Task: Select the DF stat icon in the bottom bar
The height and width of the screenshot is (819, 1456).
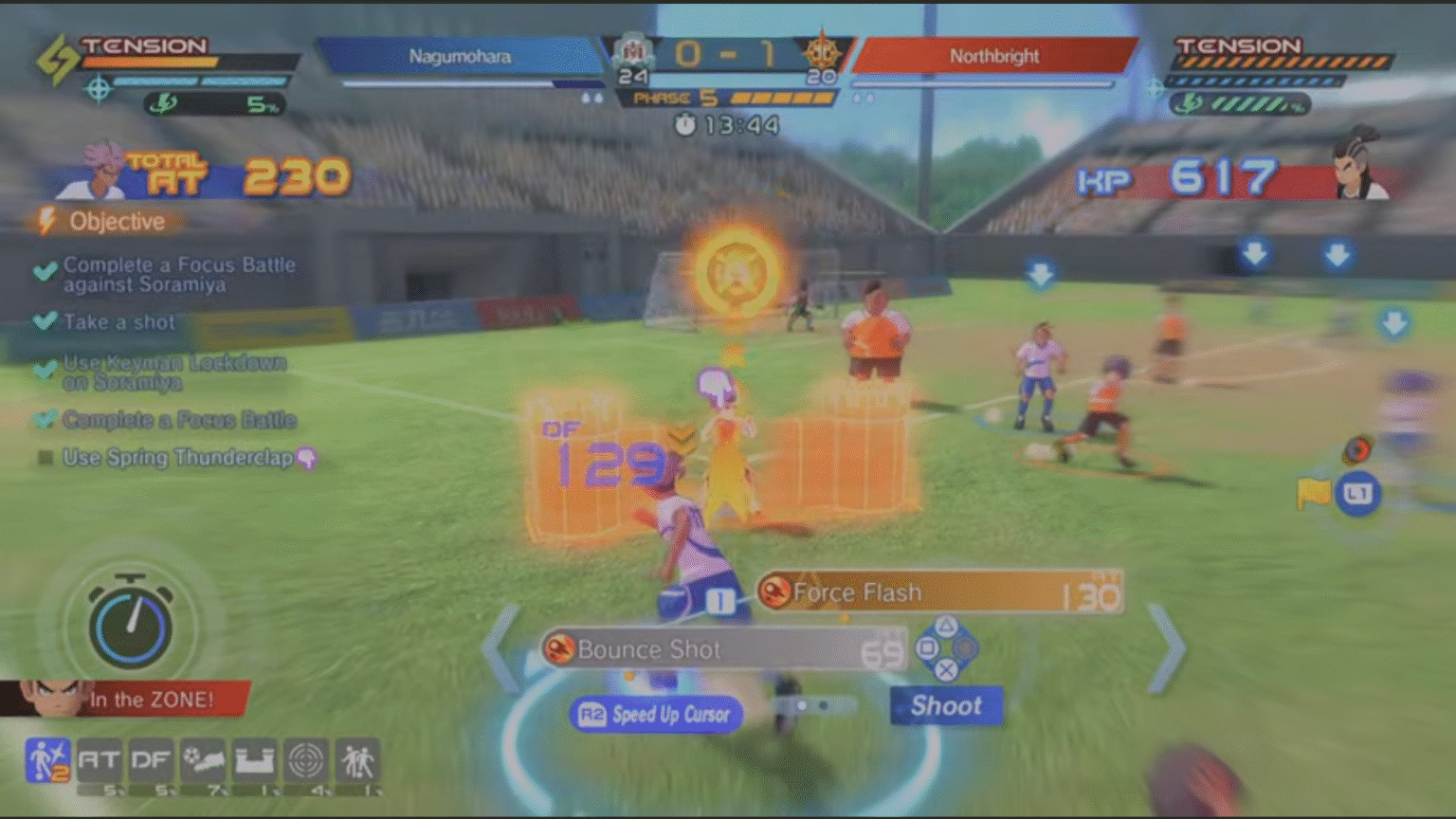Action: (x=152, y=758)
